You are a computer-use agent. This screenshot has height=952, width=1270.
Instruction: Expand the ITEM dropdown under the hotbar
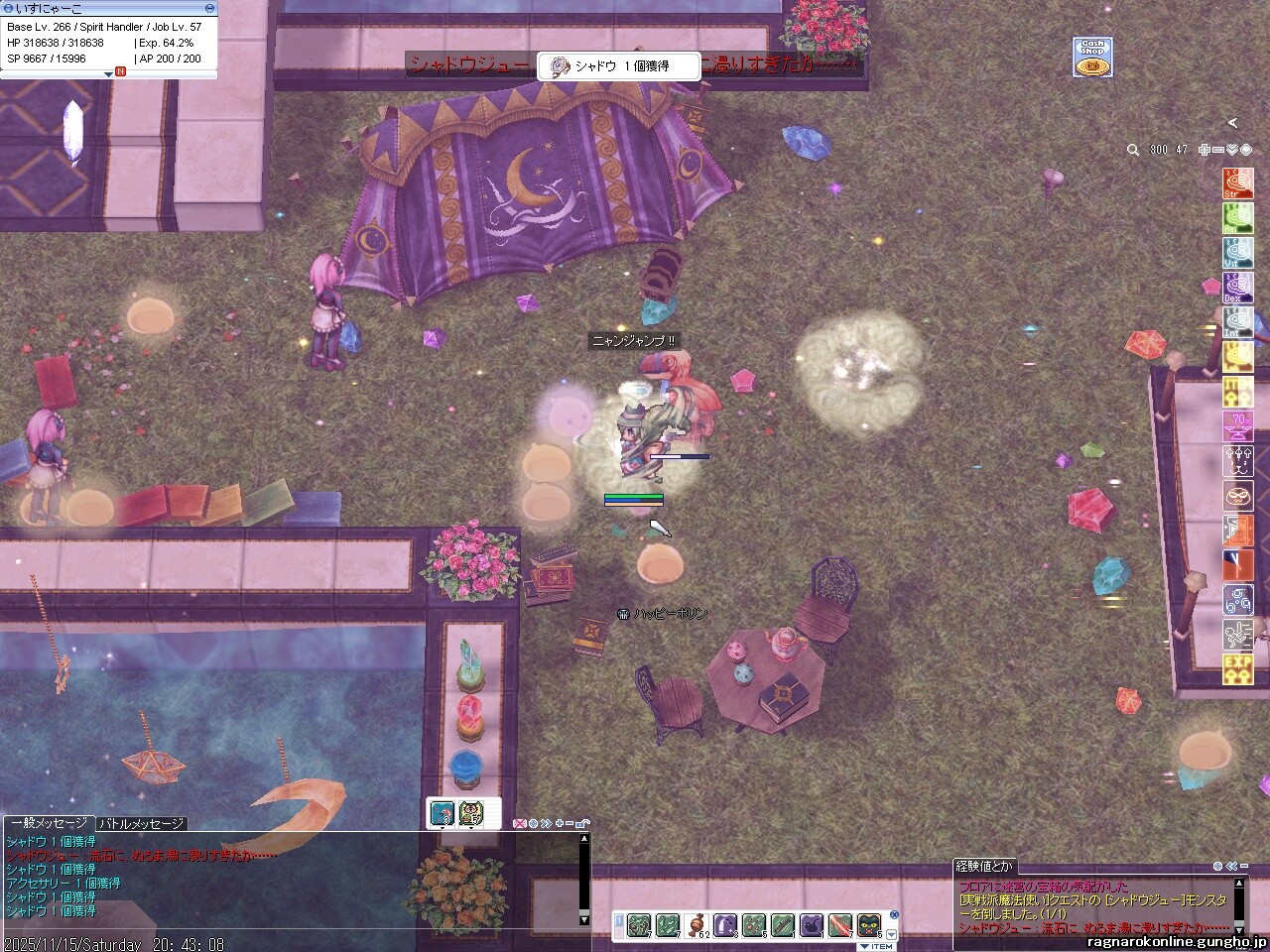(x=877, y=946)
